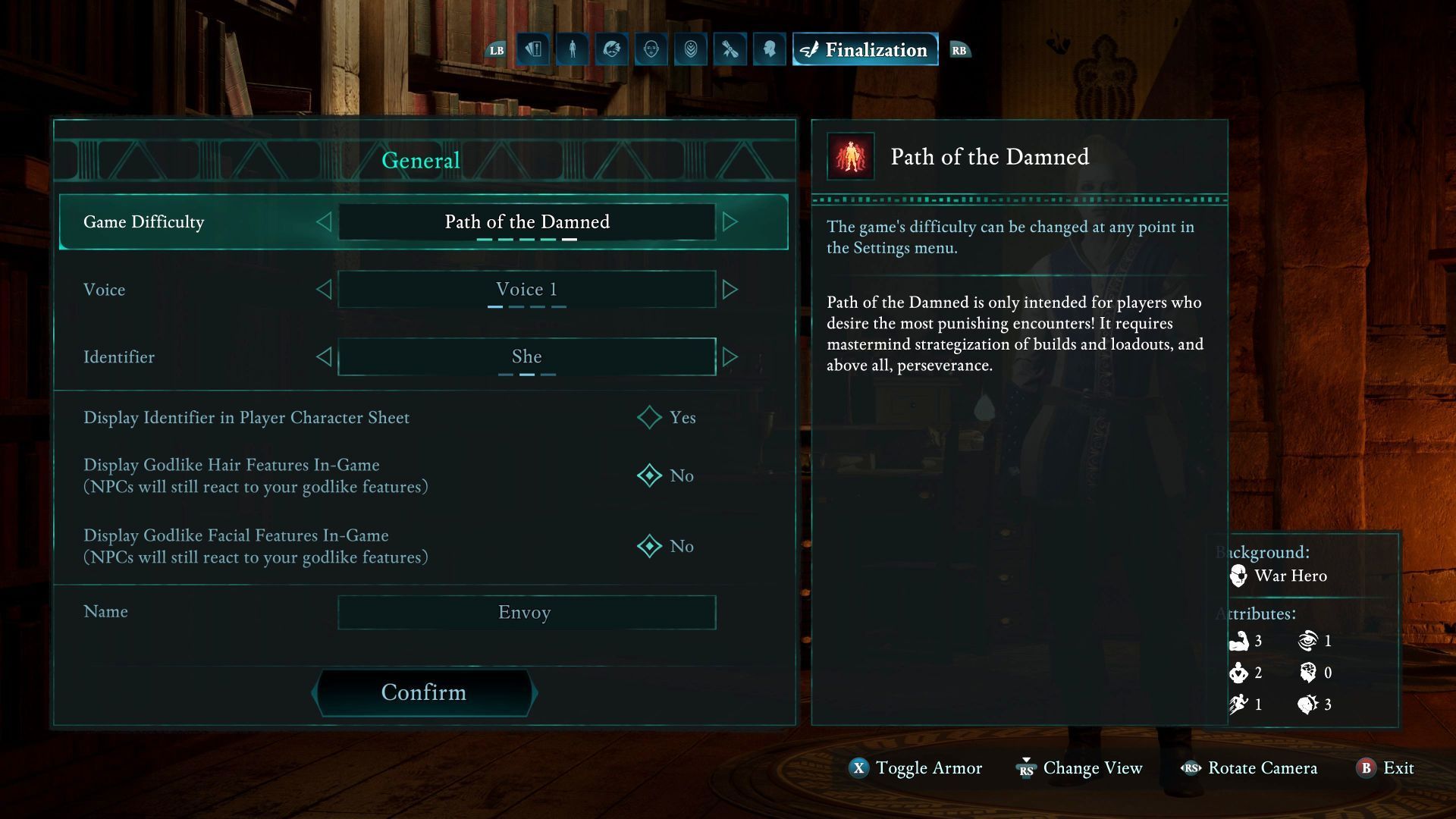Screen dimensions: 1456x819
Task: Lower Game Difficulty with the left arrow
Action: 324,221
